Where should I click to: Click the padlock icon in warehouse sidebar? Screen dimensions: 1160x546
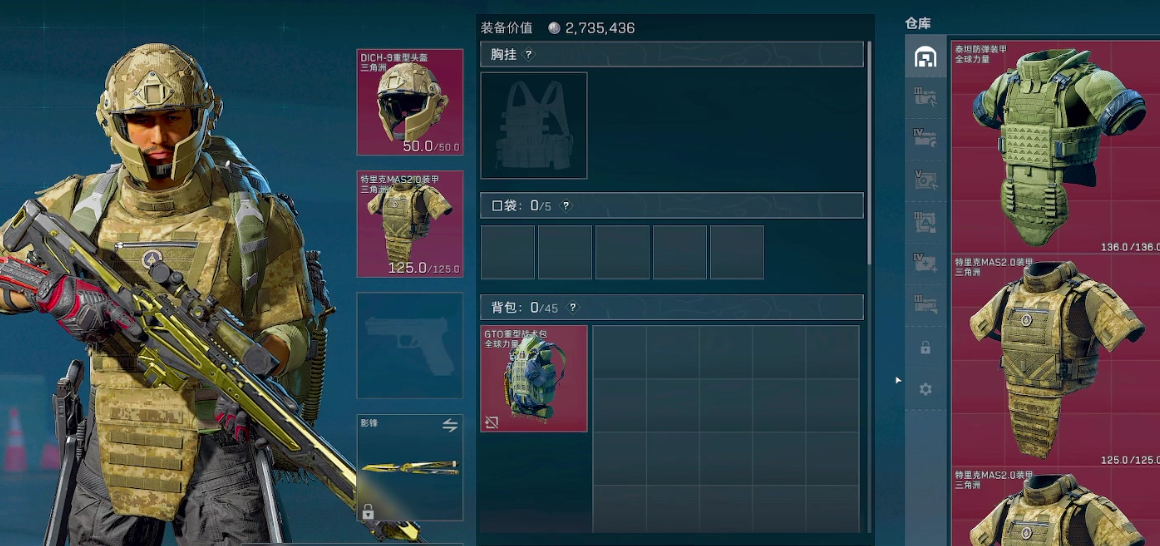pyautogui.click(x=925, y=348)
